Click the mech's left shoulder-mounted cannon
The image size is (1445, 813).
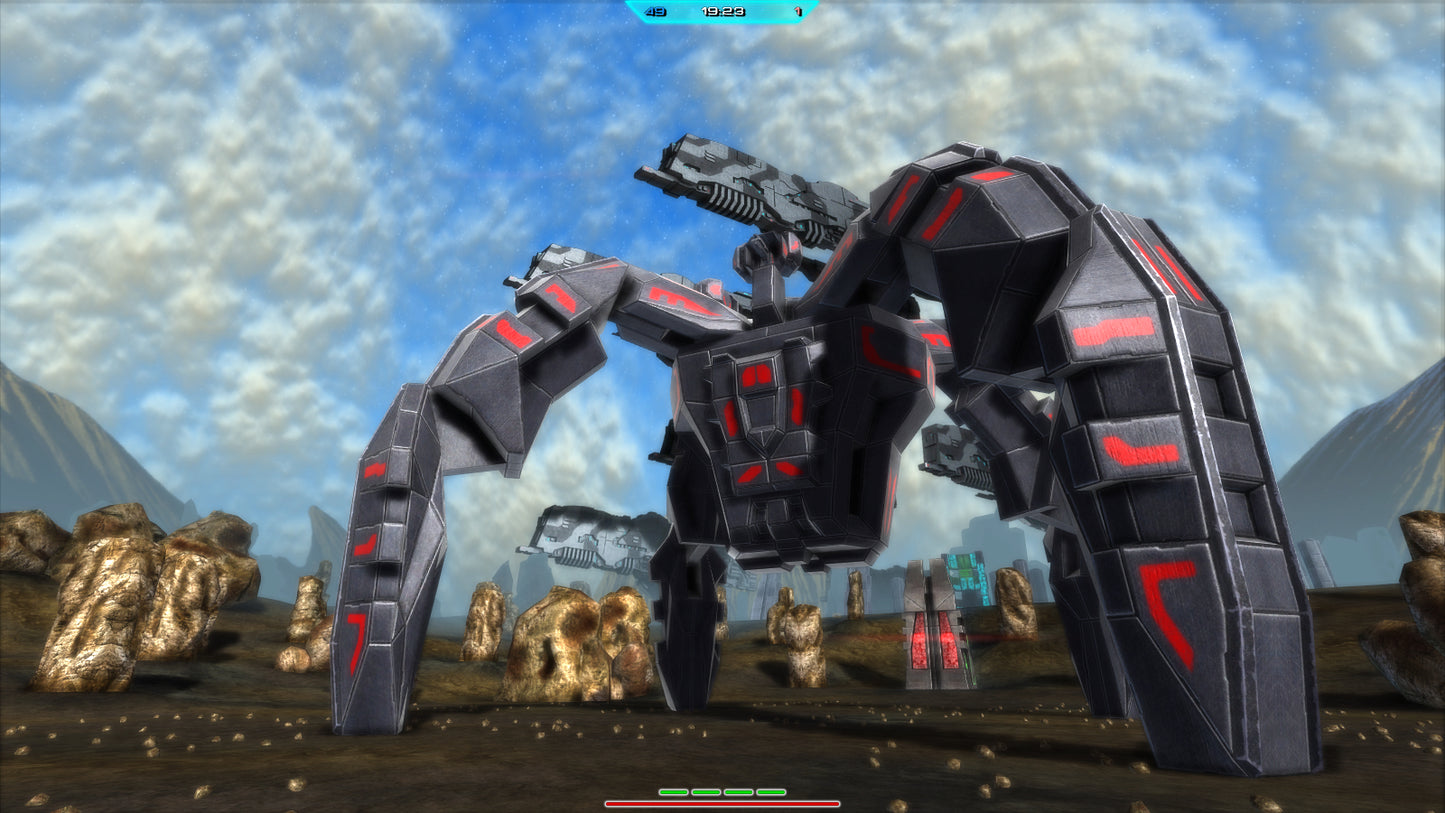[x=750, y=190]
